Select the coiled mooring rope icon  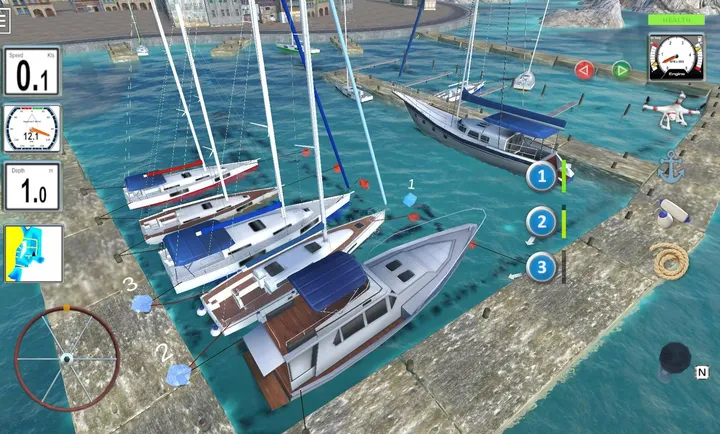pyautogui.click(x=669, y=261)
